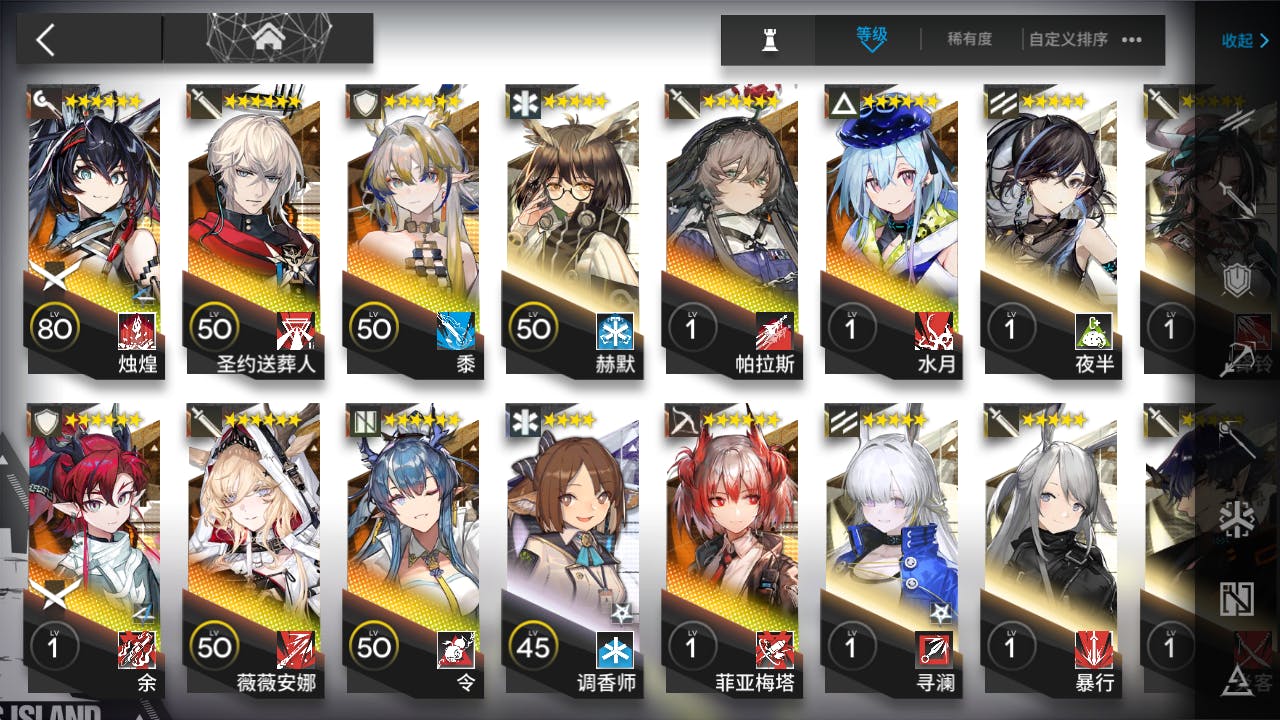The height and width of the screenshot is (720, 1280).
Task: Pick the operator 赫默
Action: (x=573, y=230)
